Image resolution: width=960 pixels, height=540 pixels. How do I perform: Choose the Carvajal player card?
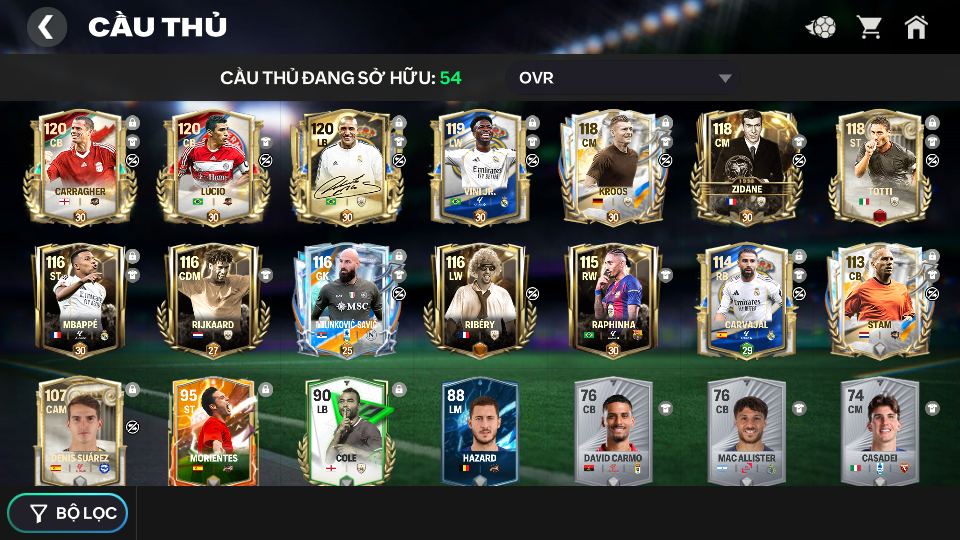(x=745, y=300)
